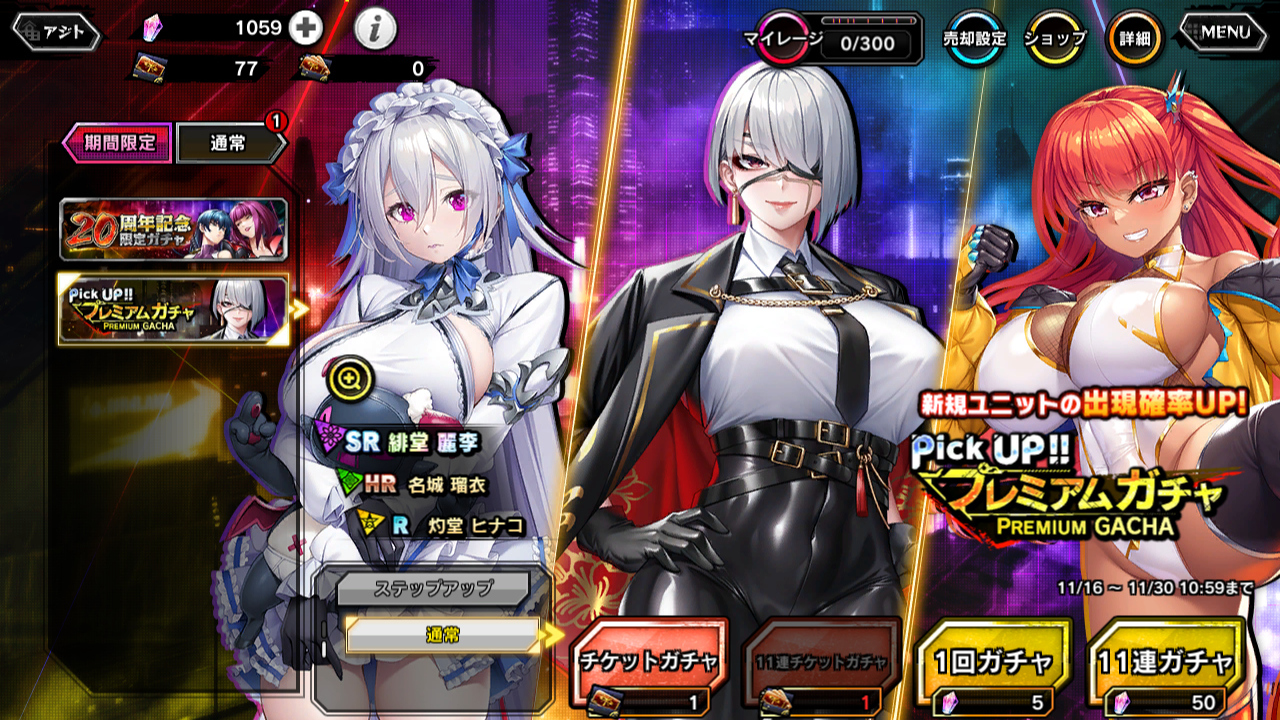Pull the チケットガチャ with one ticket

[648, 665]
